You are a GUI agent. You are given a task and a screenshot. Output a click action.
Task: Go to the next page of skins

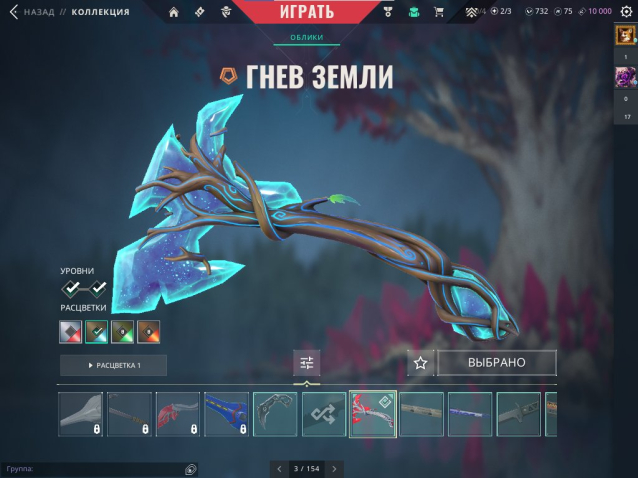pos(334,468)
